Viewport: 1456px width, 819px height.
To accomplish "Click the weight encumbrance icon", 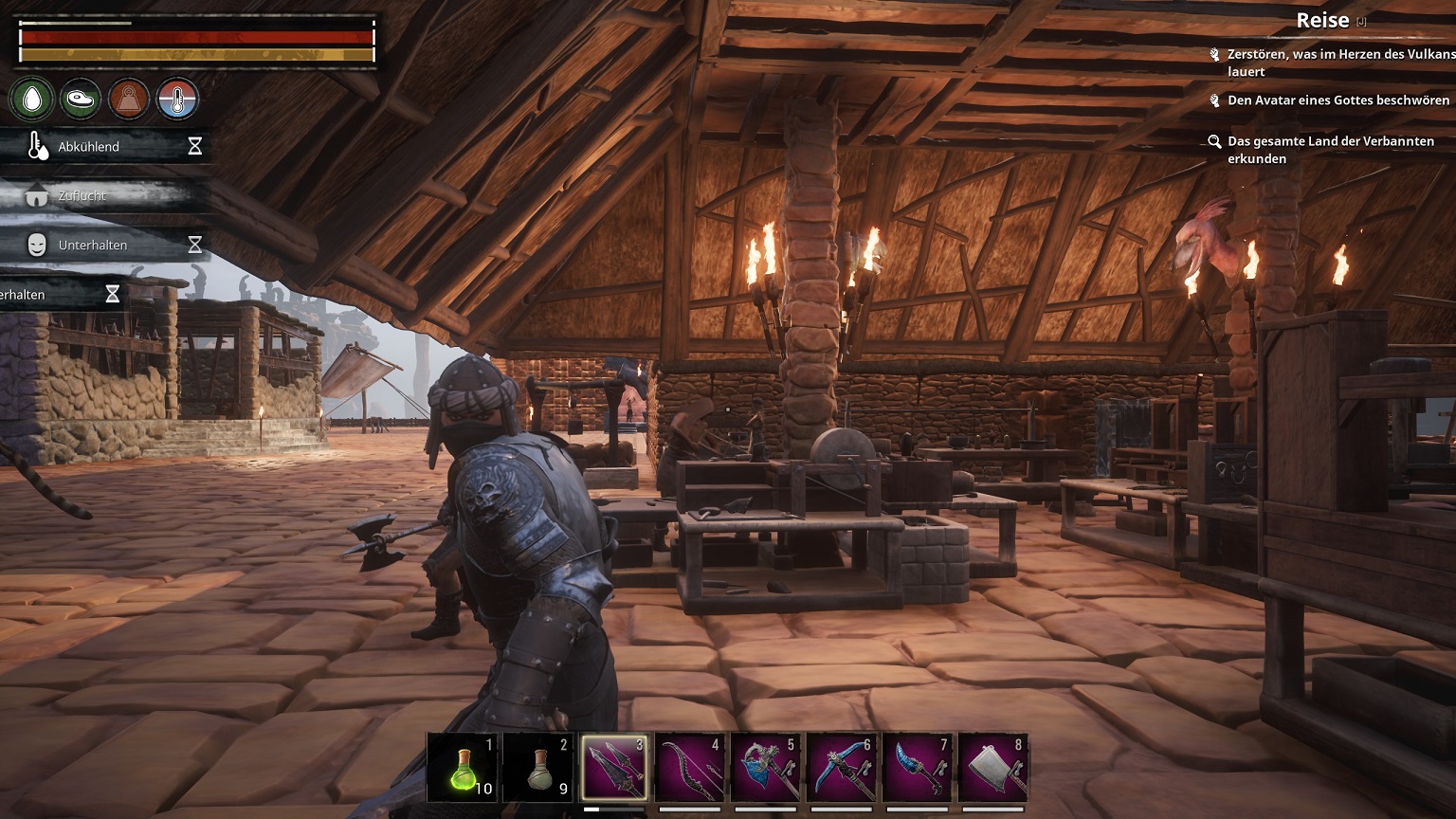I will pyautogui.click(x=129, y=99).
